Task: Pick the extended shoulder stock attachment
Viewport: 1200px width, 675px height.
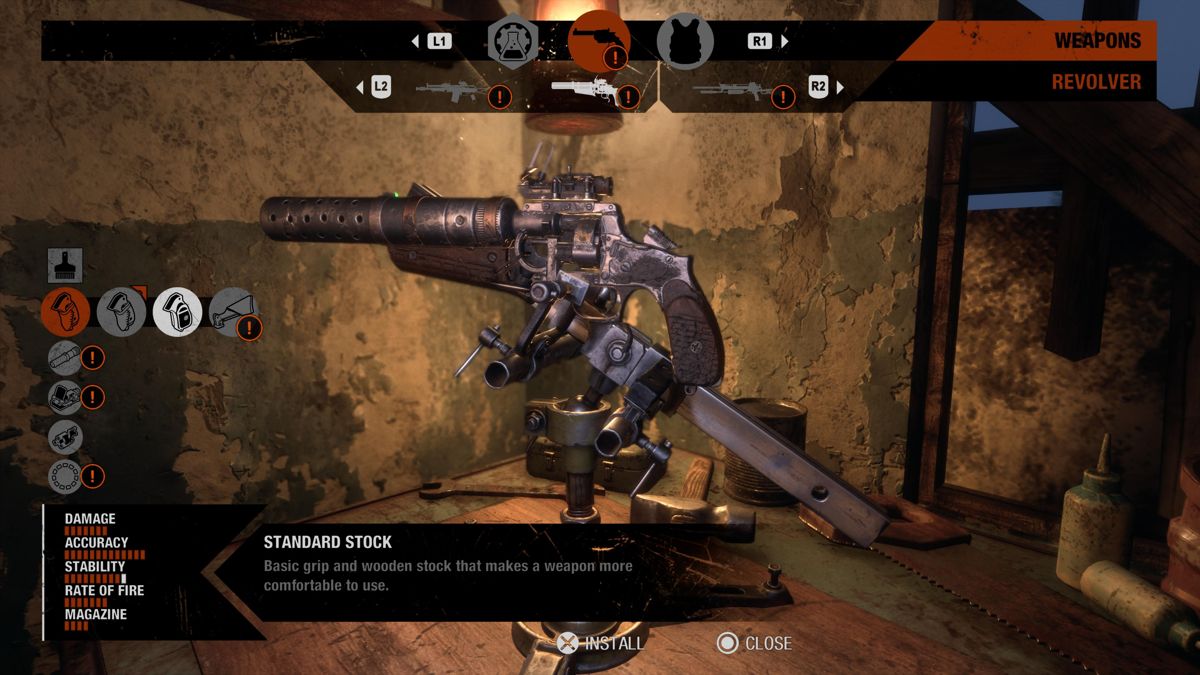Action: coord(233,312)
